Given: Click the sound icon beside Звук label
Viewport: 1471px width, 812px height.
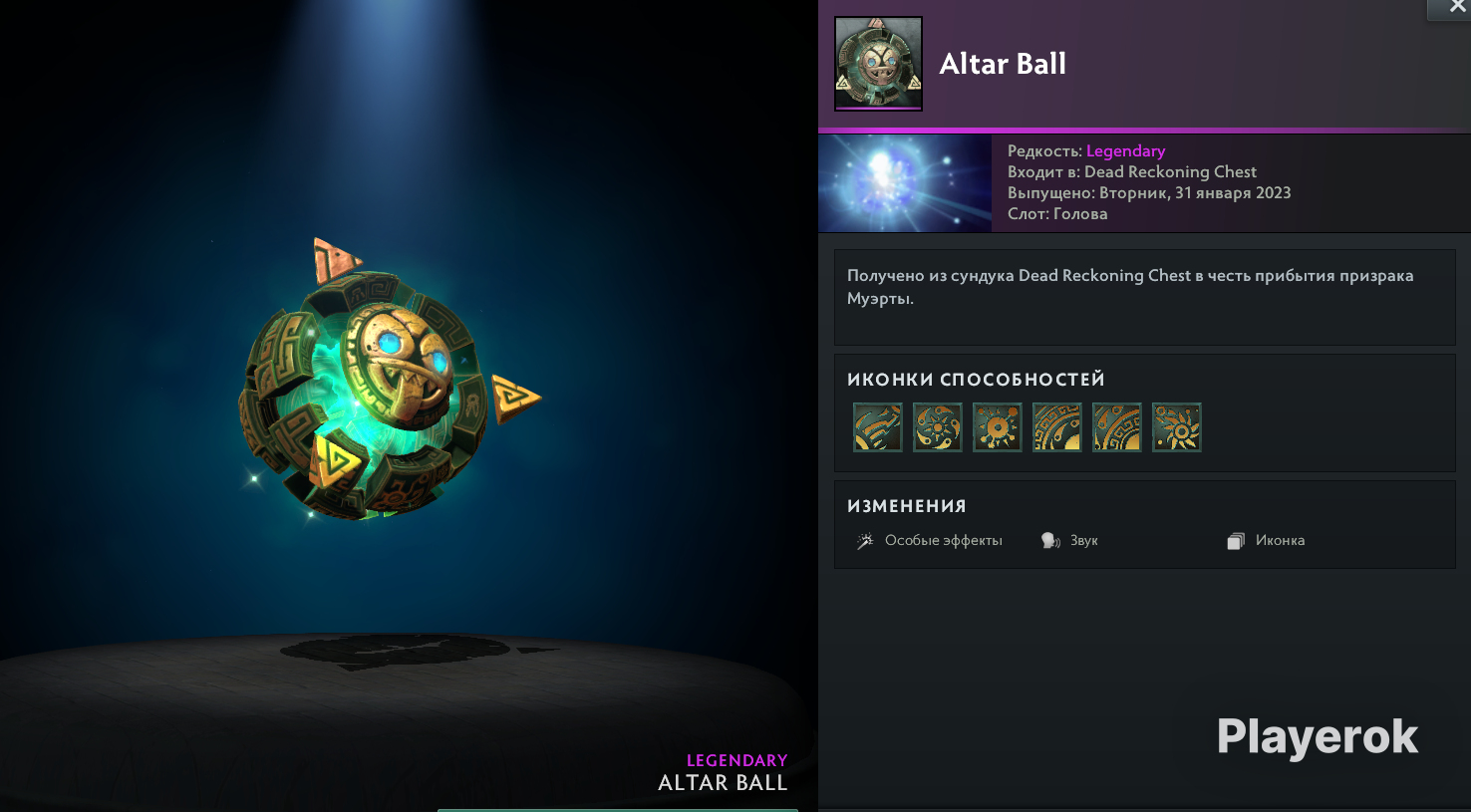Looking at the screenshot, I should (x=1049, y=539).
